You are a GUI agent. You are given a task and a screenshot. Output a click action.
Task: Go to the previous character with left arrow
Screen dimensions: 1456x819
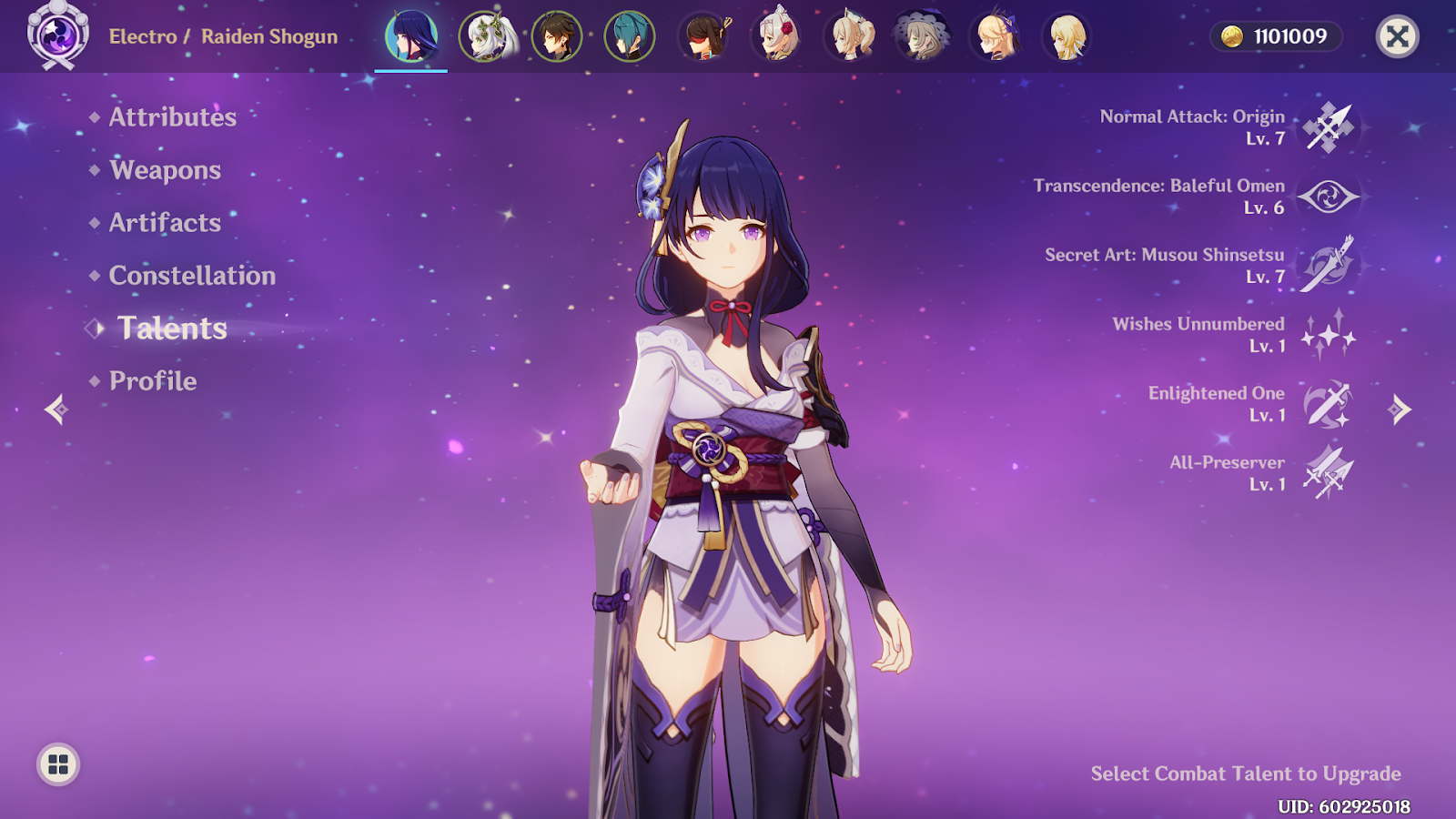56,409
